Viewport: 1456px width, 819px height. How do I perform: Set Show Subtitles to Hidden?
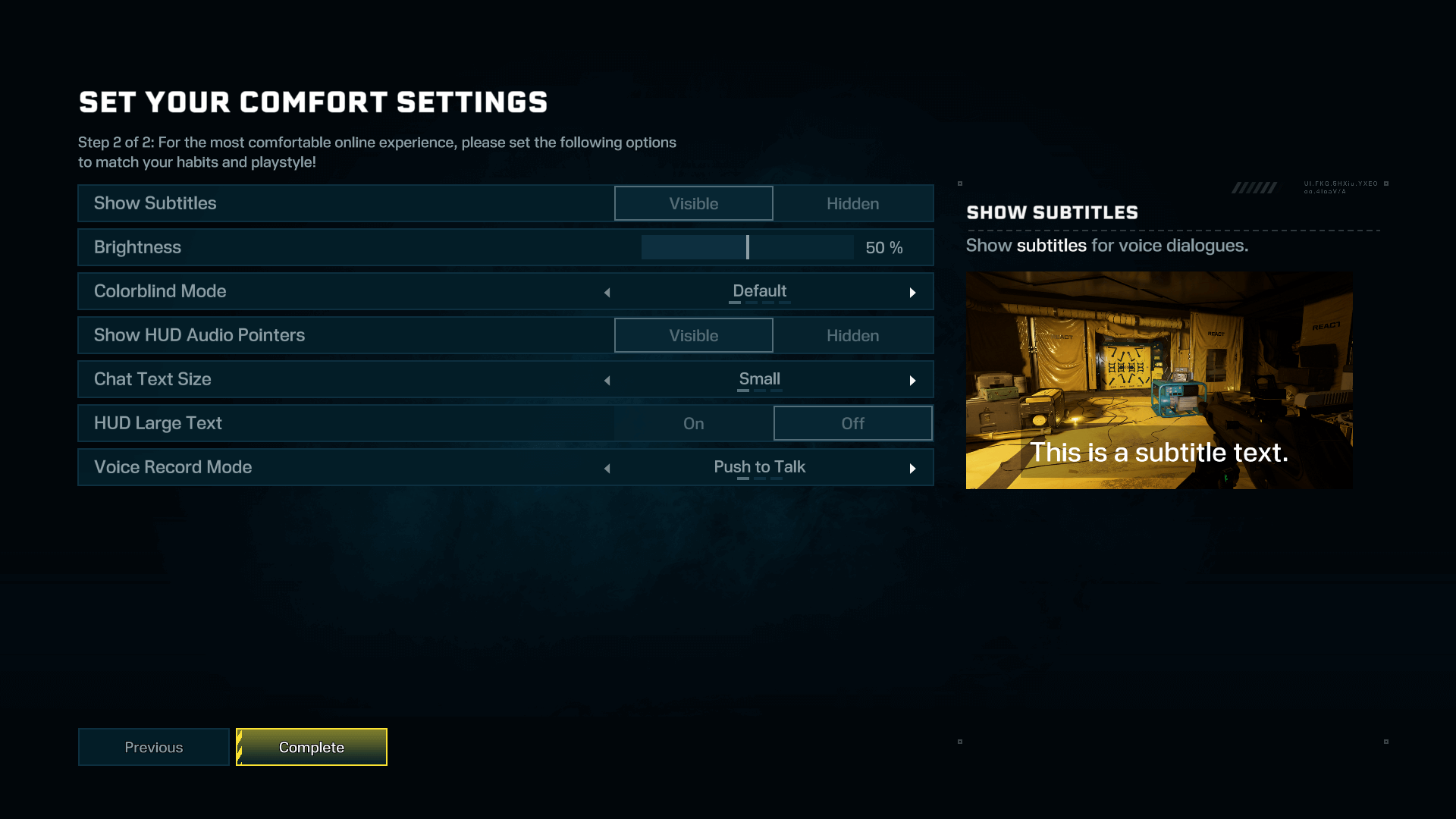852,203
